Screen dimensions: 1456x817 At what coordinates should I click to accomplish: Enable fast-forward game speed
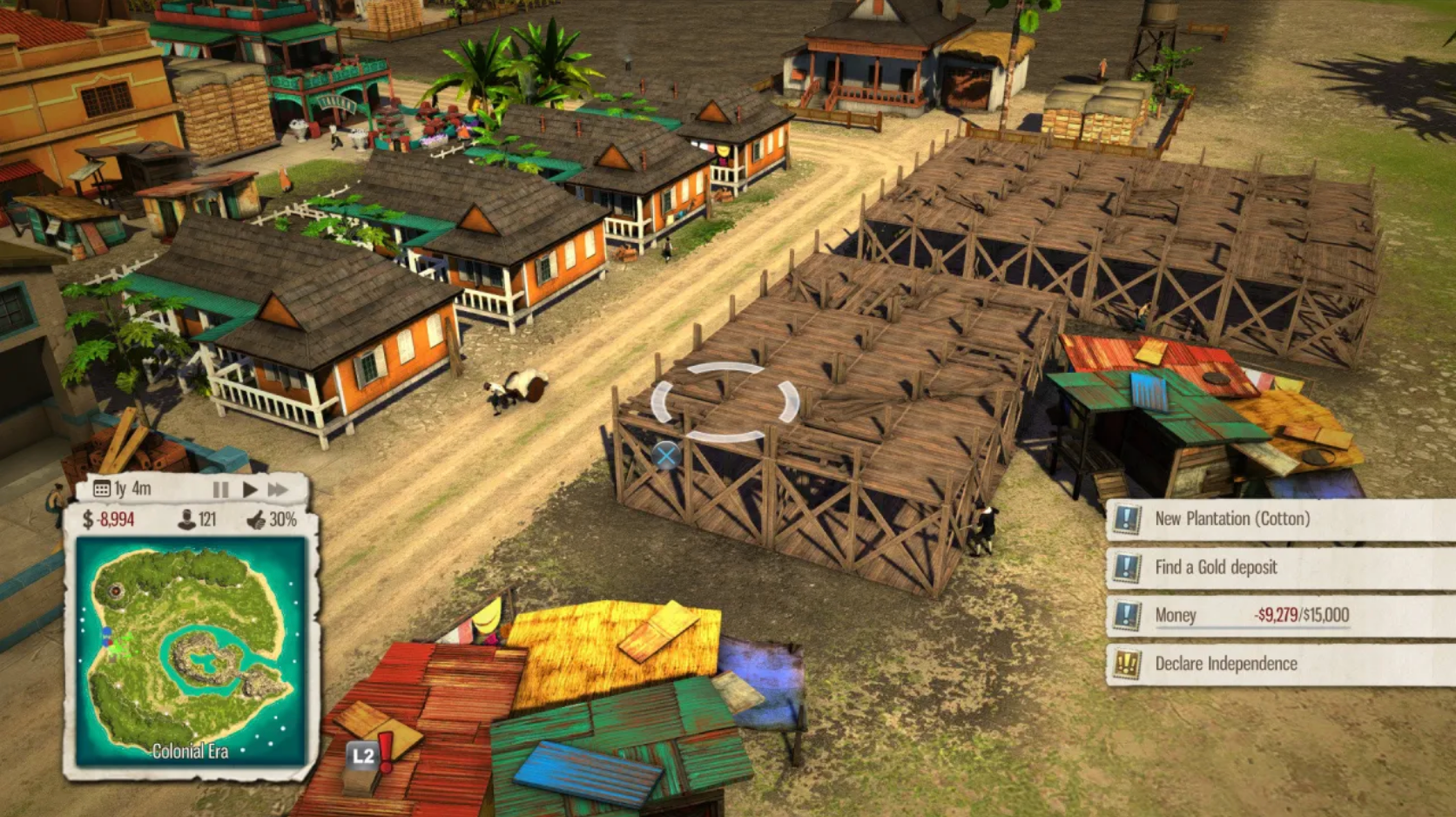280,489
